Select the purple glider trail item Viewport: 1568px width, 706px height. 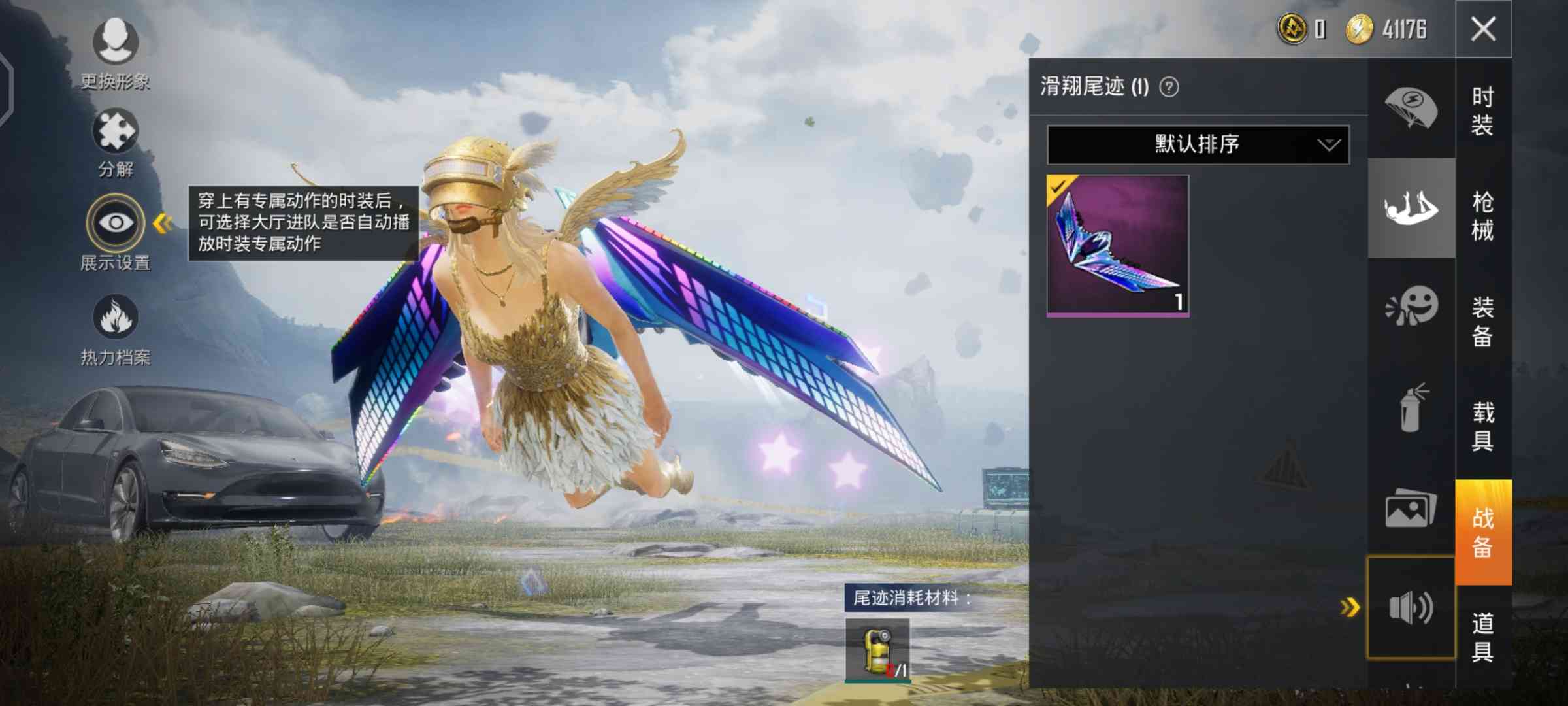click(1117, 246)
